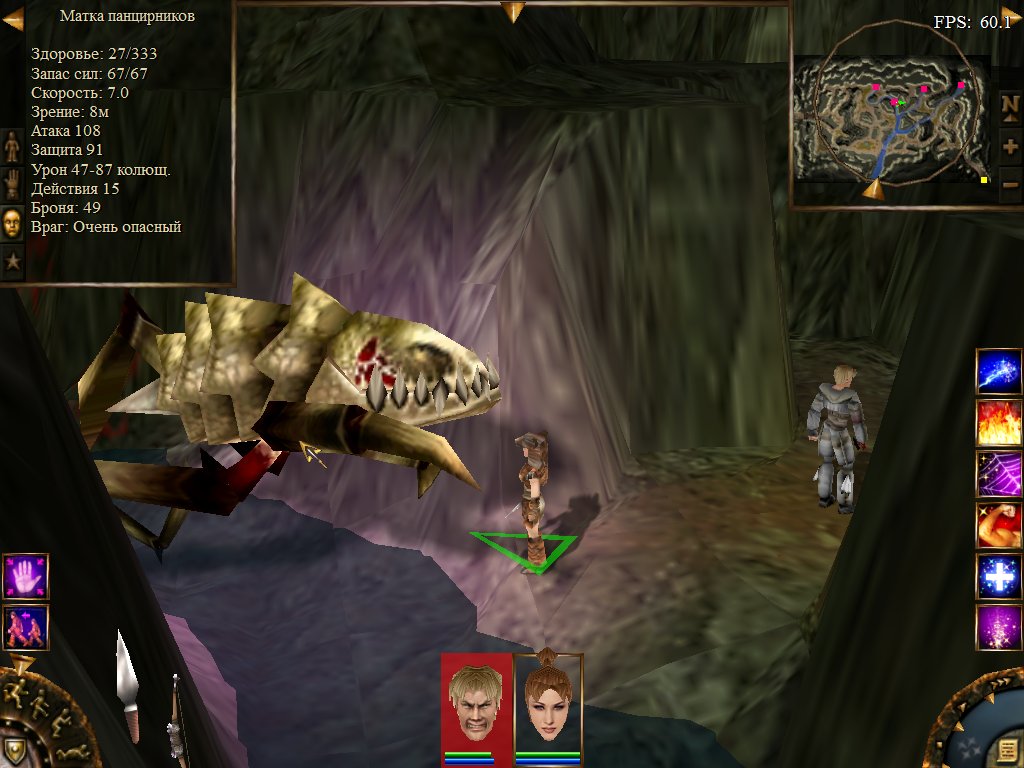This screenshot has height=768, width=1024.
Task: Cast the blue cross healing spell
Action: [x=999, y=577]
